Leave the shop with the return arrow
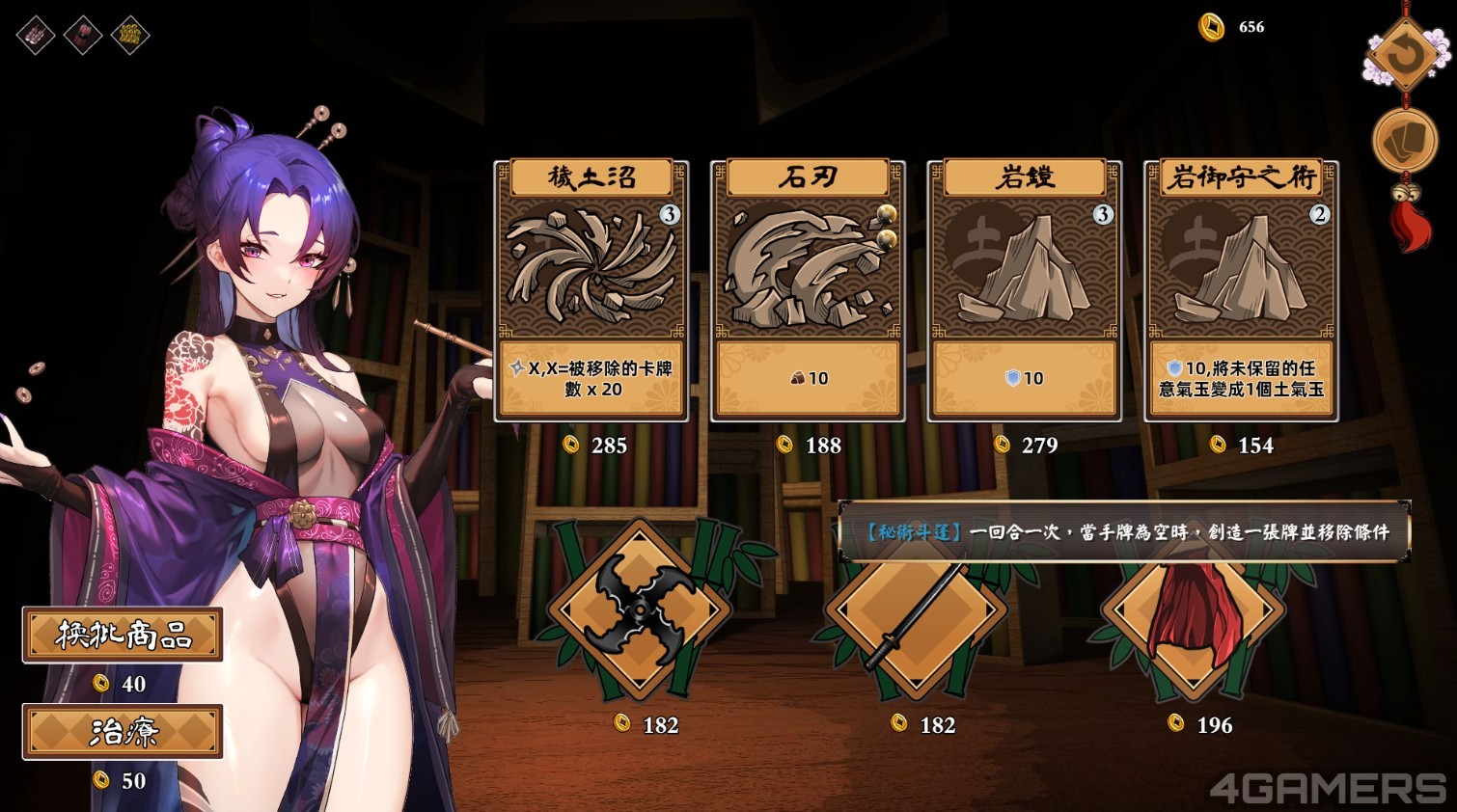The height and width of the screenshot is (812, 1457). [x=1404, y=54]
